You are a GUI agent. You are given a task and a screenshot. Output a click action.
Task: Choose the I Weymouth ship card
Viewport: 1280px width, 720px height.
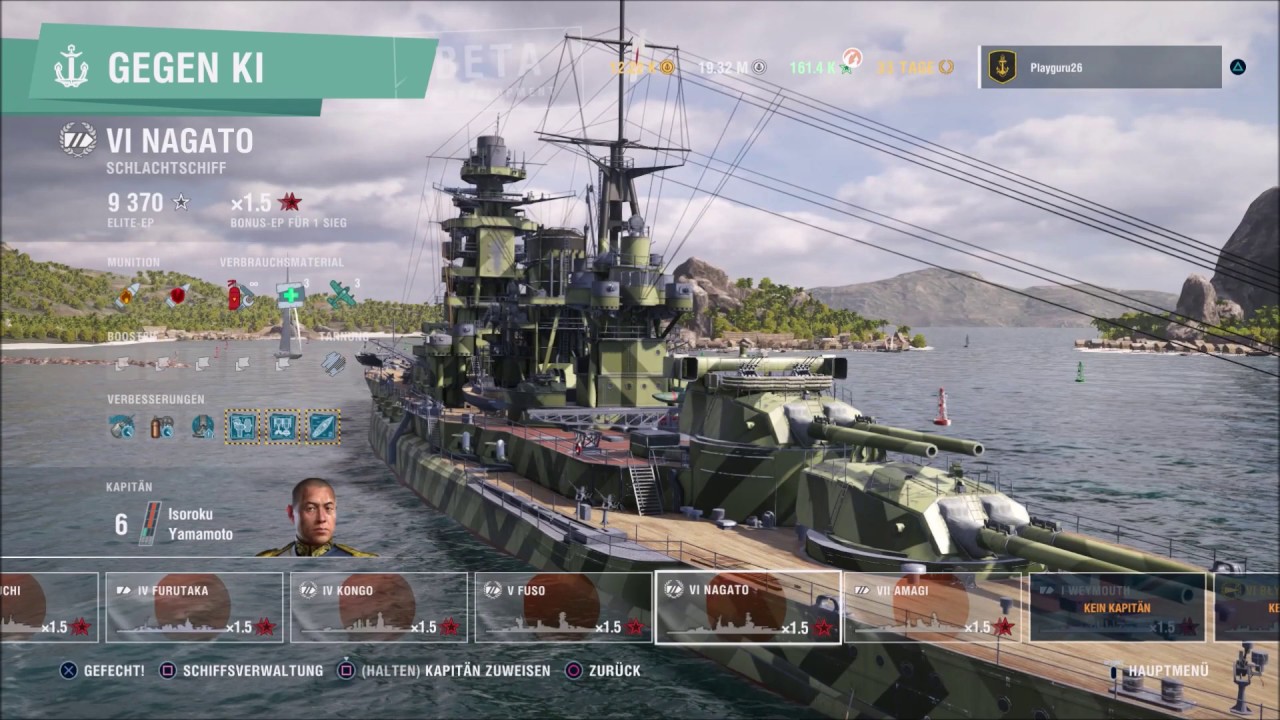pos(1118,607)
